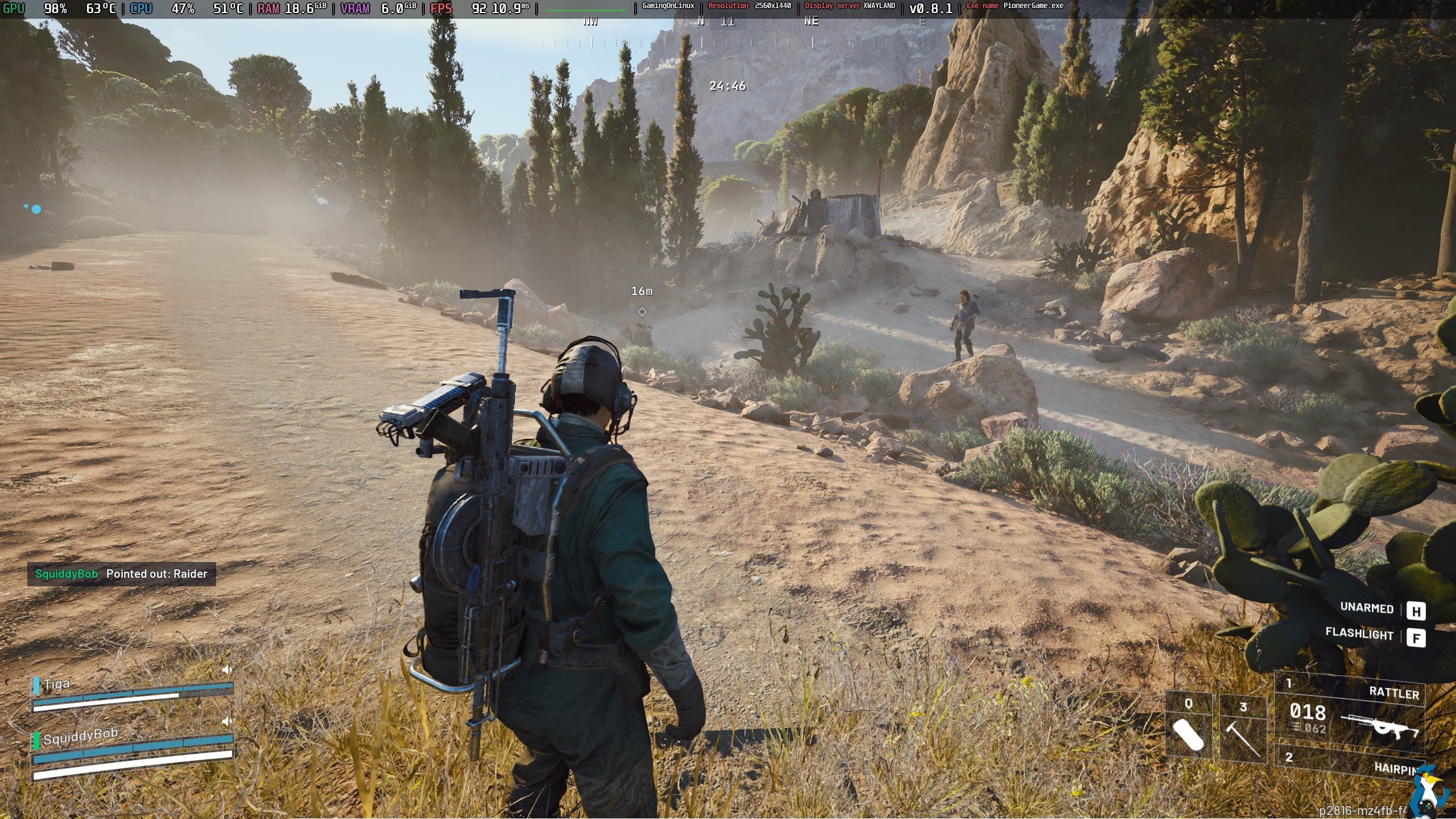Click the Flashlight label
The image size is (1456, 819).
point(1359,634)
